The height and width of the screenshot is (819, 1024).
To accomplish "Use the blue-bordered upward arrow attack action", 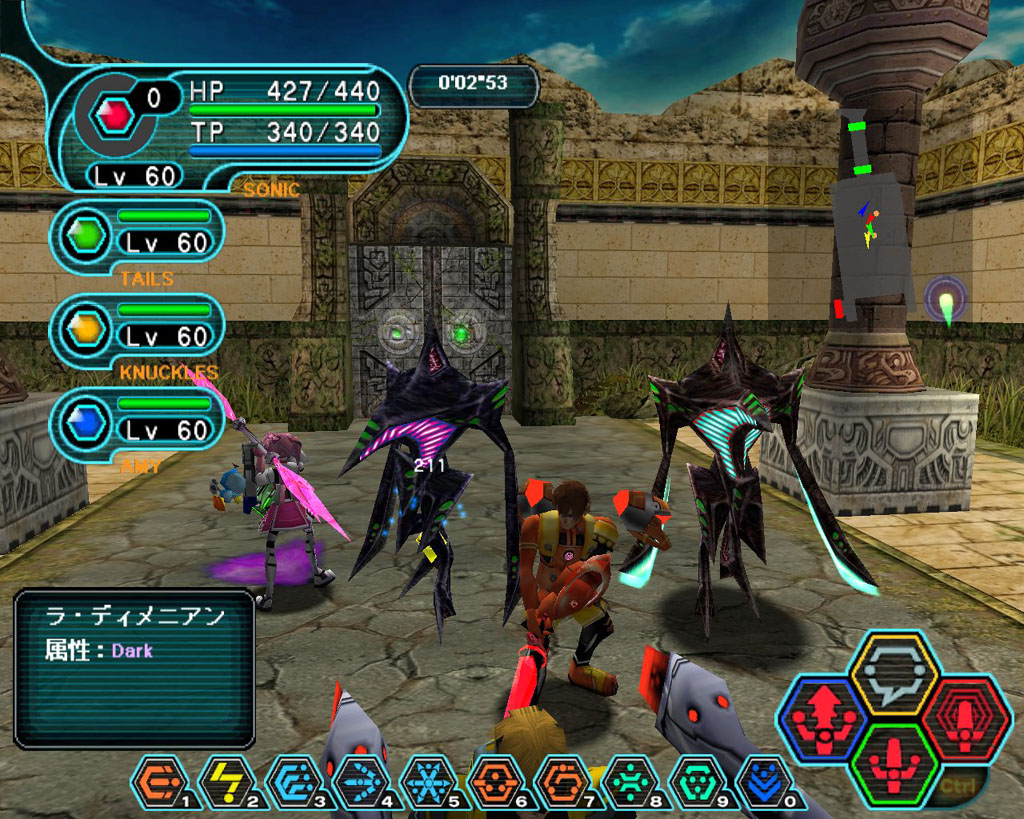I will 823,718.
